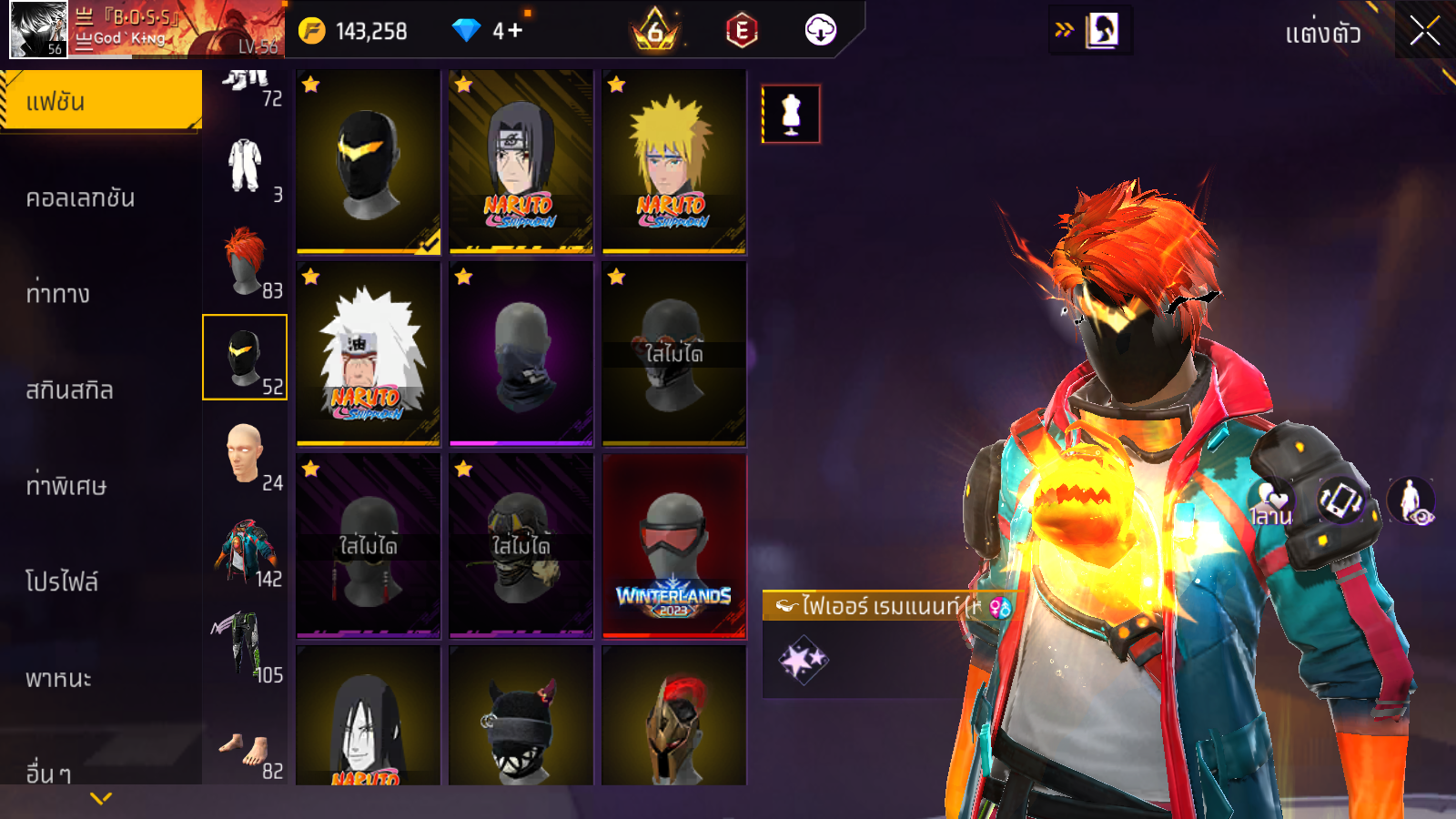This screenshot has width=1456, height=819.
Task: Choose the bald head face category
Action: click(245, 454)
